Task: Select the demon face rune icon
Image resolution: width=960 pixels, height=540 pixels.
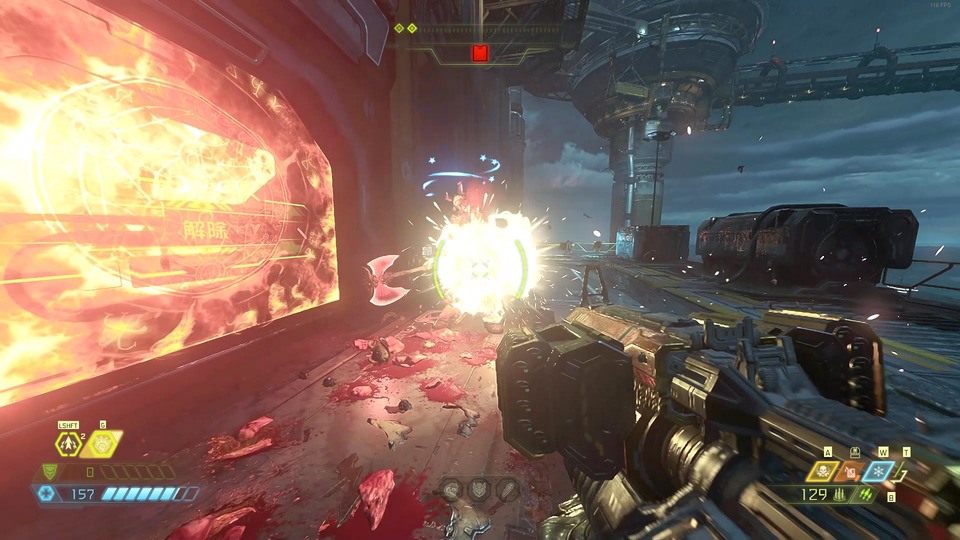Action: point(481,489)
